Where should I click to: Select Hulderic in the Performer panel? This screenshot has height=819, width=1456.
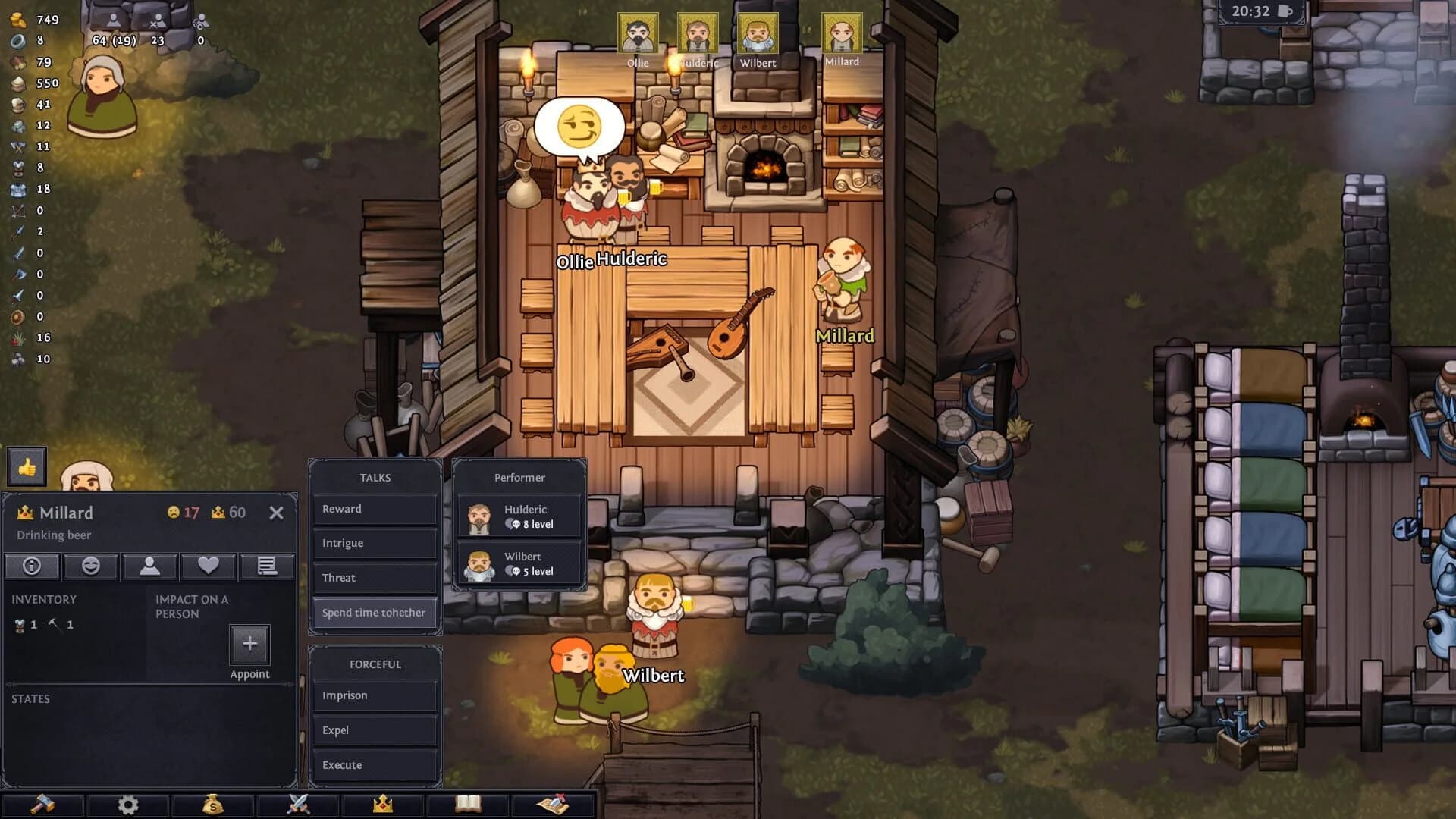518,516
